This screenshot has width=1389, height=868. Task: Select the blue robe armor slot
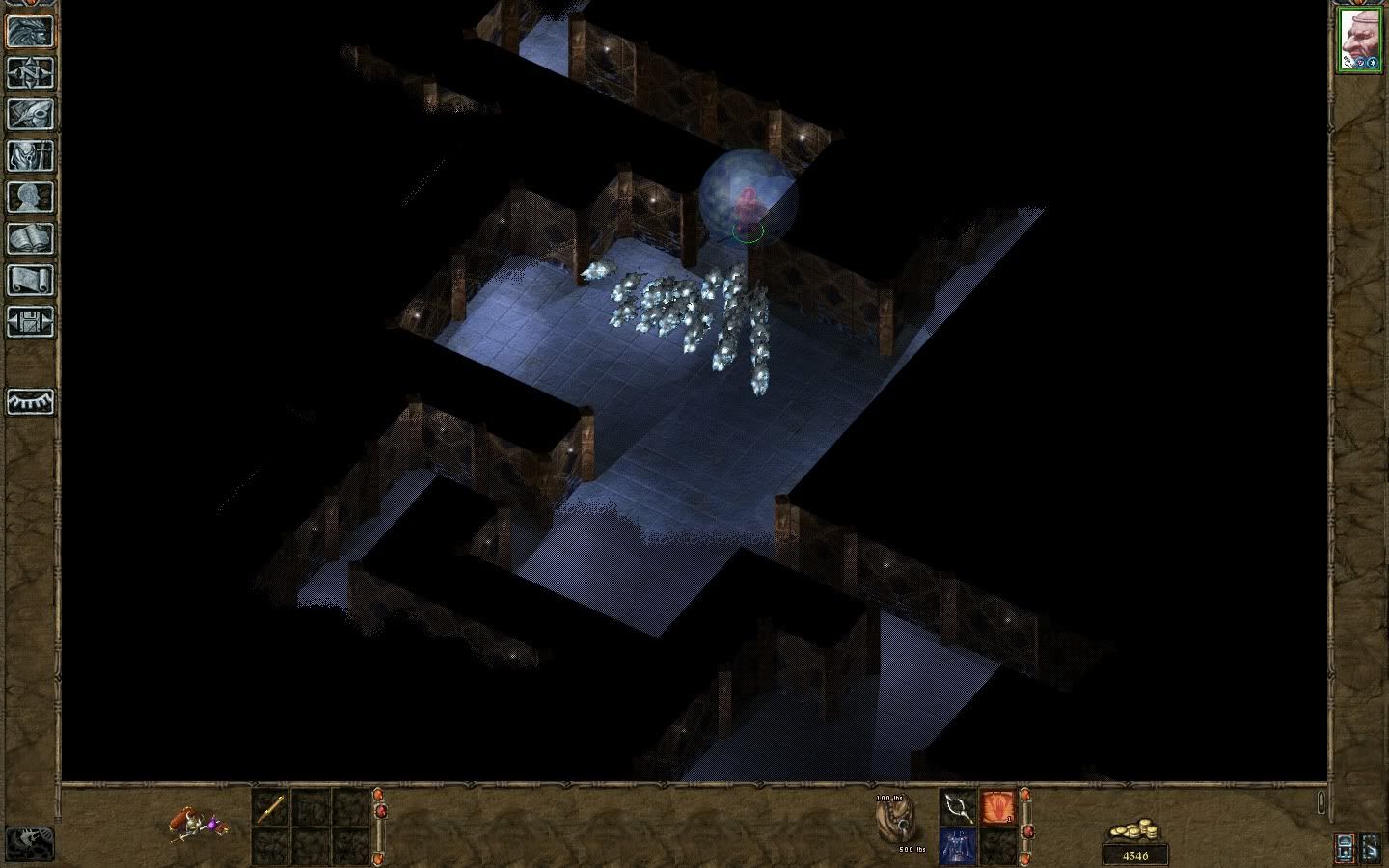point(958,847)
